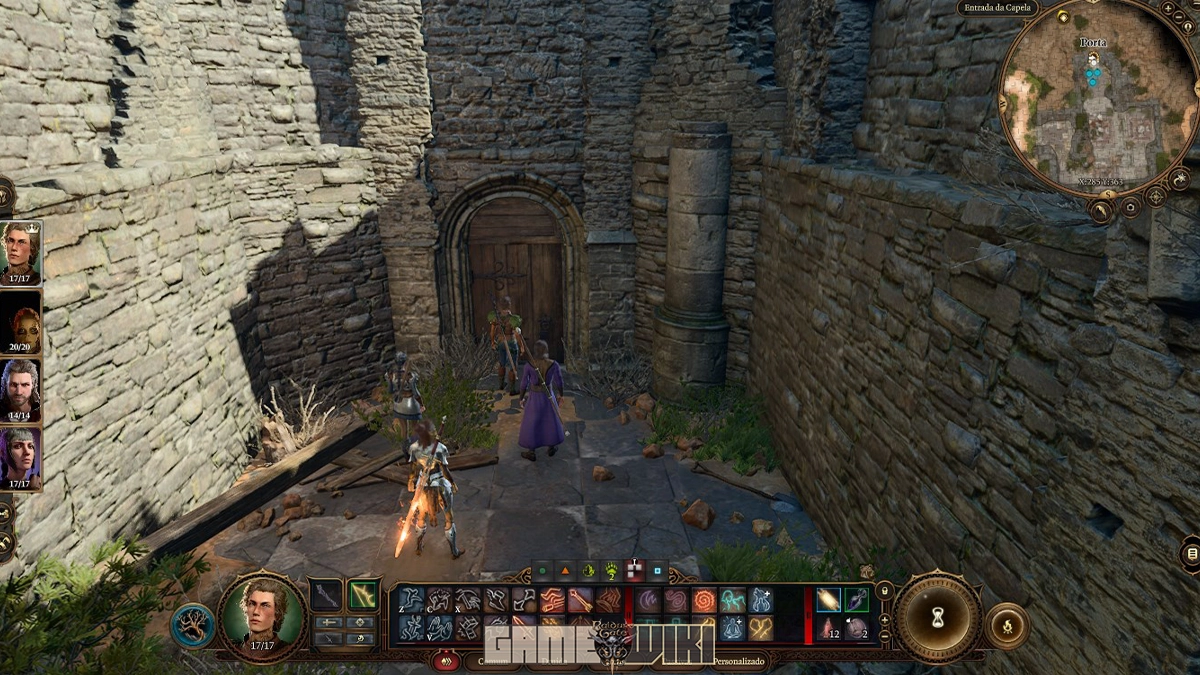The width and height of the screenshot is (1200, 675).
Task: Select the melee weapon slot
Action: pos(326,595)
